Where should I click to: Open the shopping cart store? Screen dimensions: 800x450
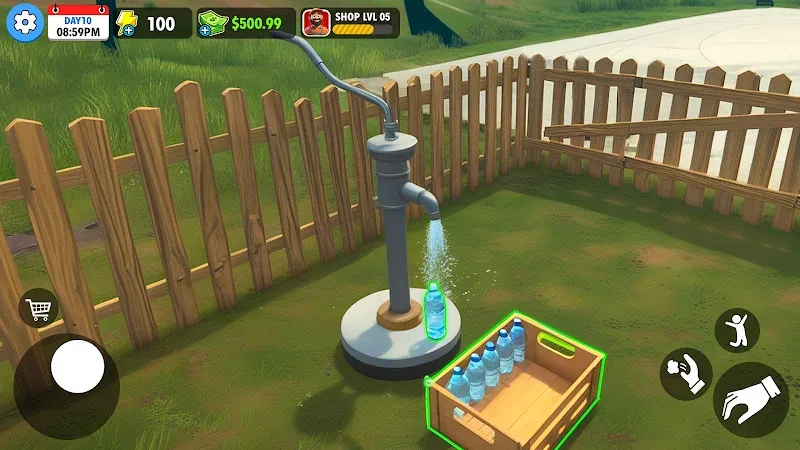click(x=39, y=308)
